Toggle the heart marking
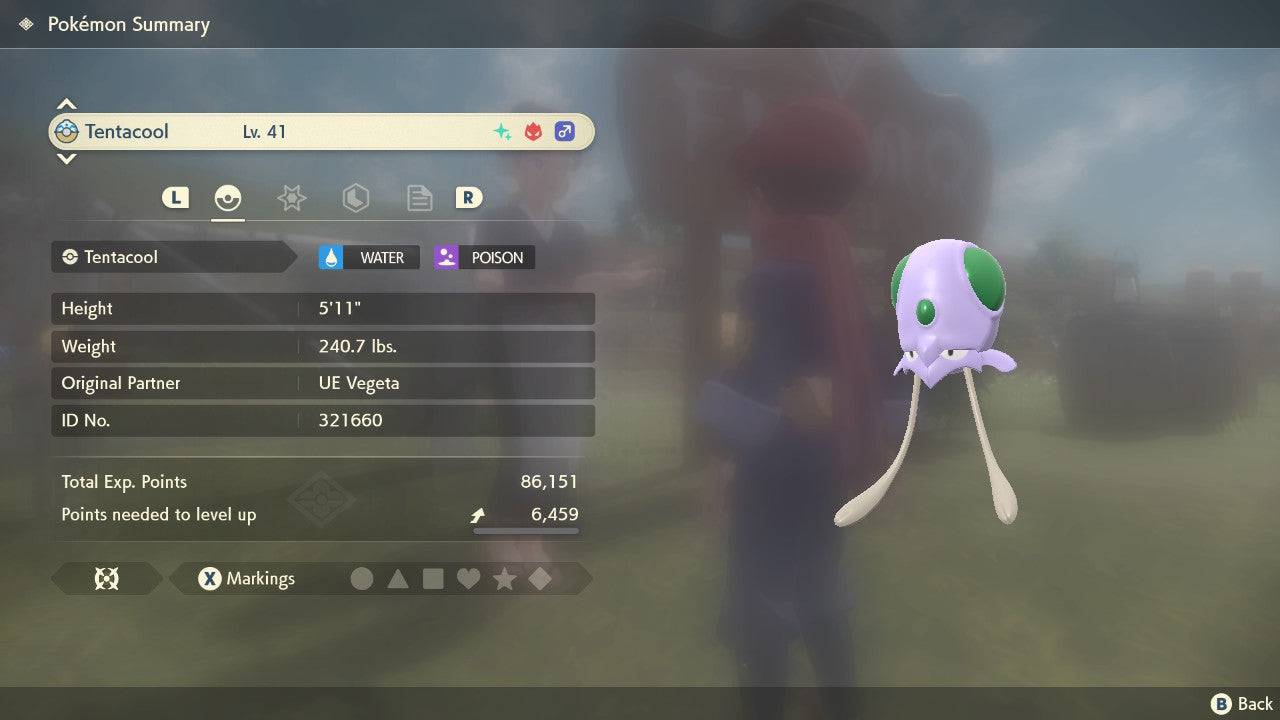 [468, 579]
